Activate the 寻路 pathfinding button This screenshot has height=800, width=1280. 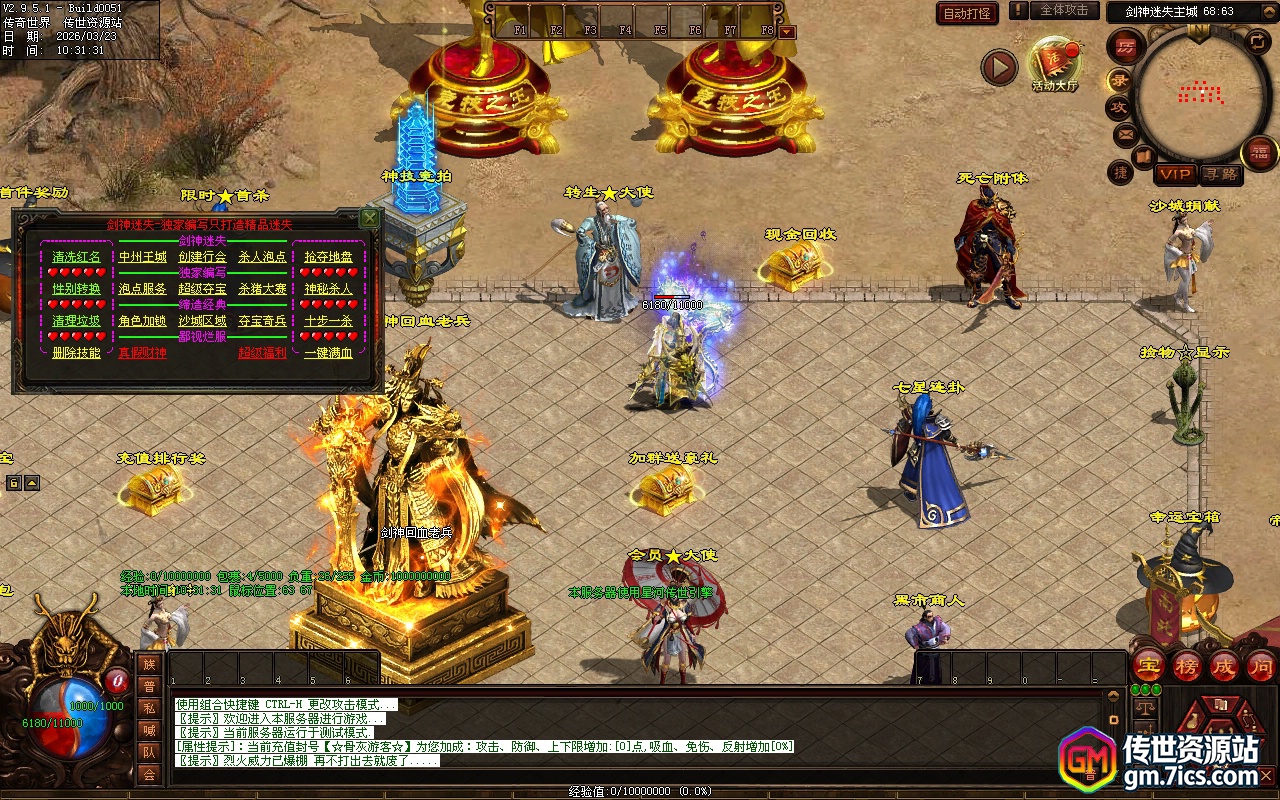pos(1220,174)
